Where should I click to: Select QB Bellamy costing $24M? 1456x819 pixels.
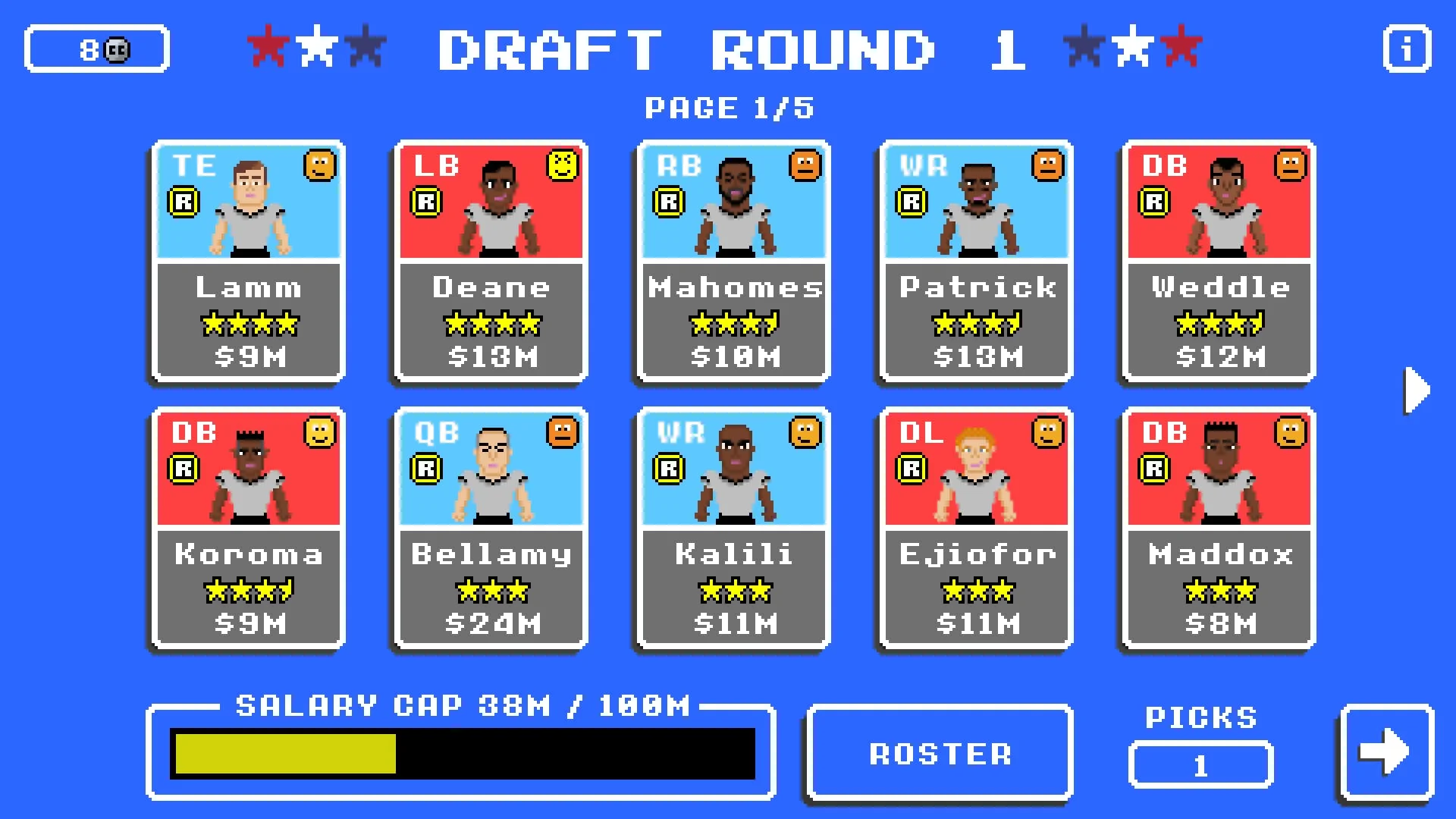(490, 529)
